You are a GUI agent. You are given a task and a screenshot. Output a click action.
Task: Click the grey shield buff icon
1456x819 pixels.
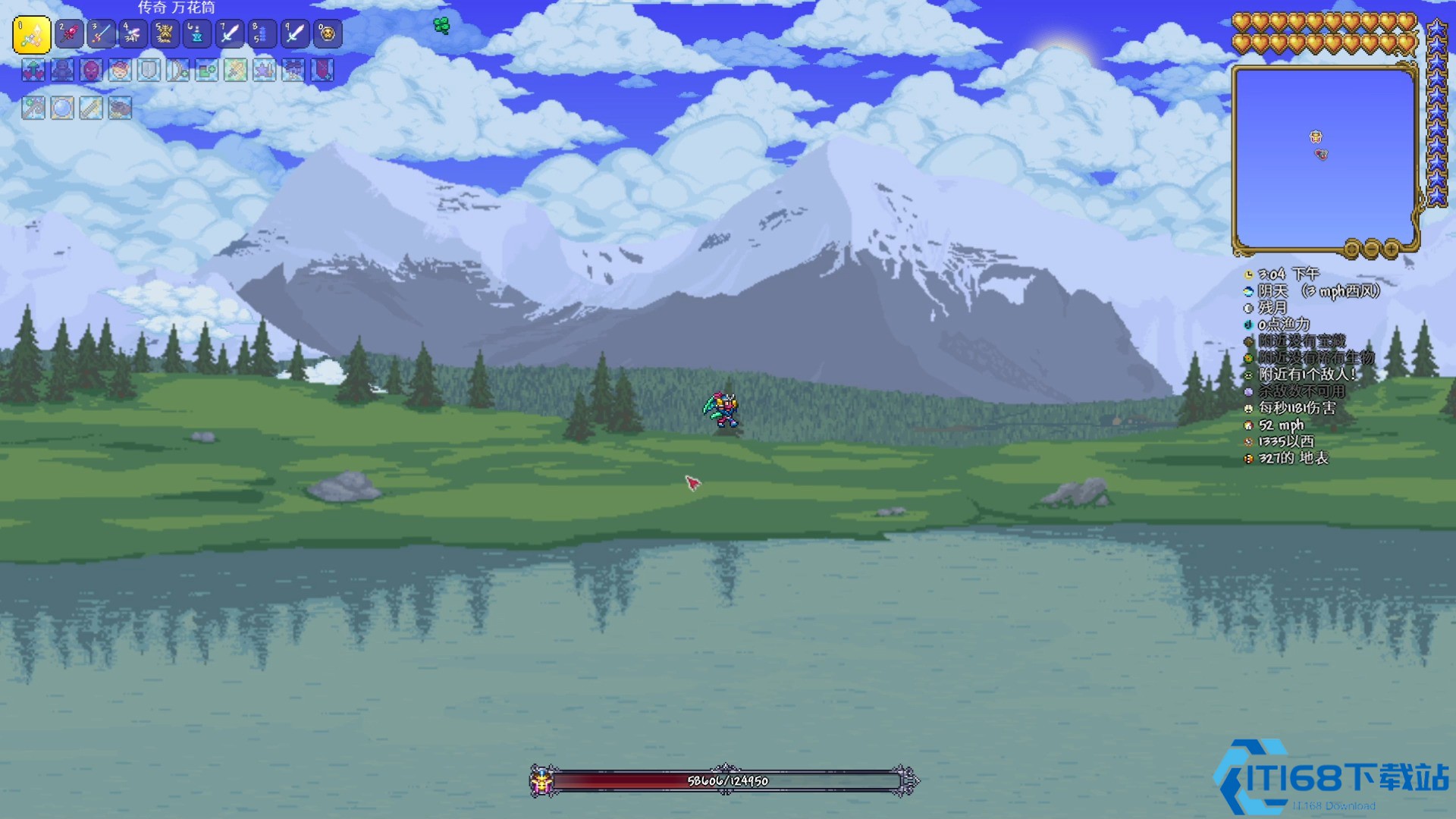[x=149, y=71]
